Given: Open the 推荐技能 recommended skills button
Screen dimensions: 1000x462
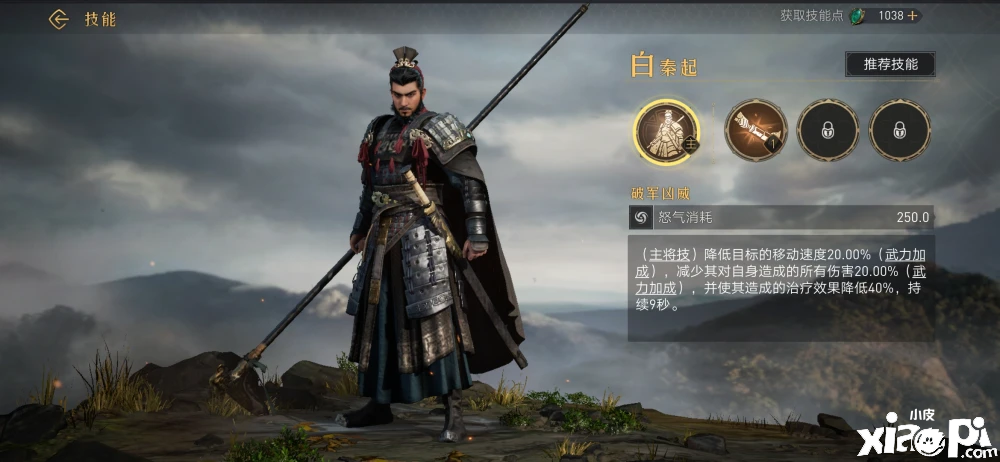Looking at the screenshot, I should [889, 64].
